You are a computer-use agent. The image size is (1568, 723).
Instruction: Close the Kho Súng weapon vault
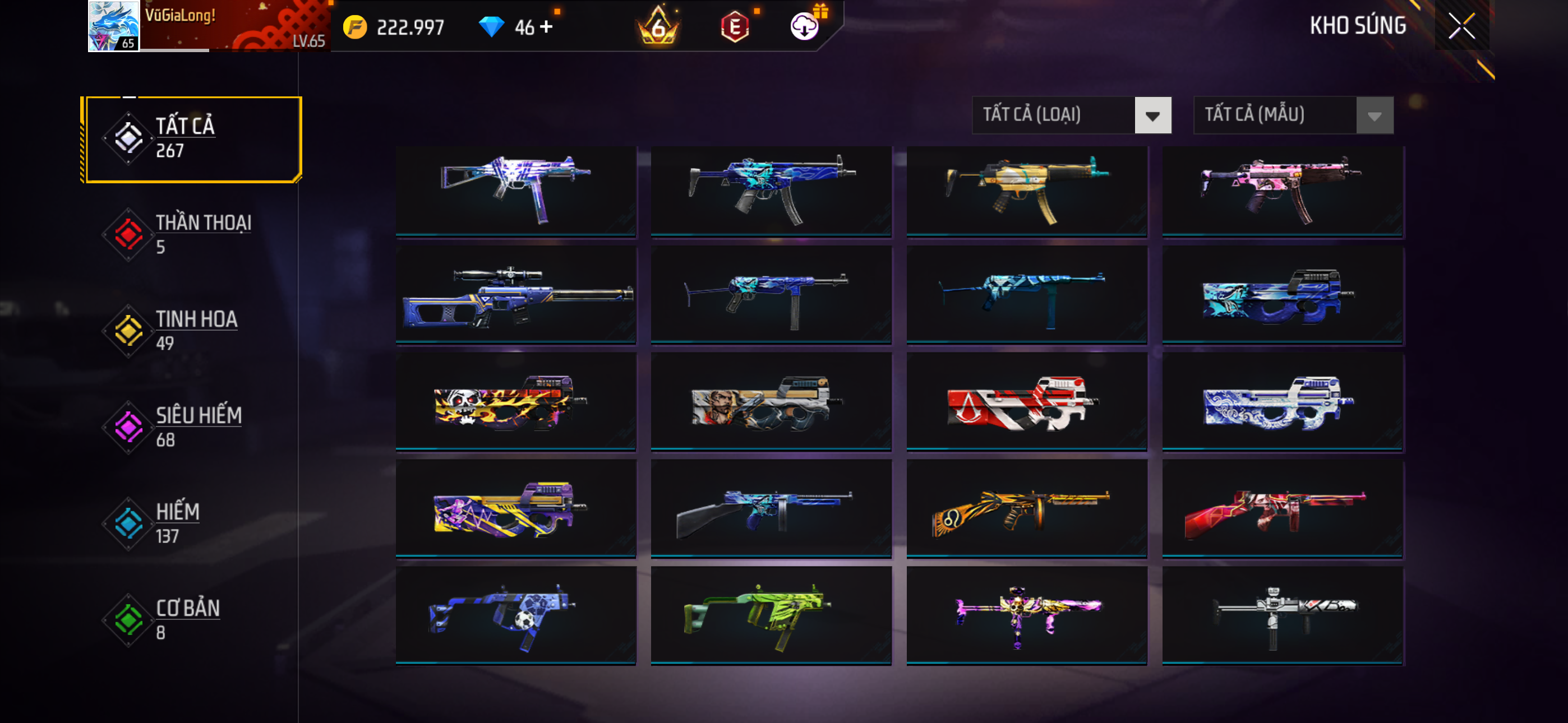1461,26
